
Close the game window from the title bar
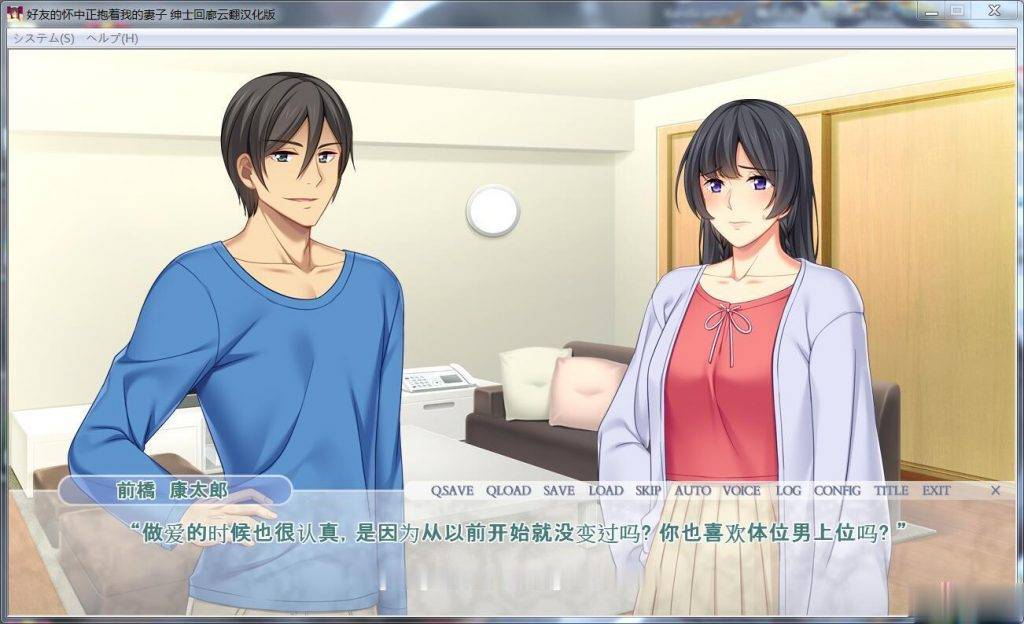coord(994,10)
